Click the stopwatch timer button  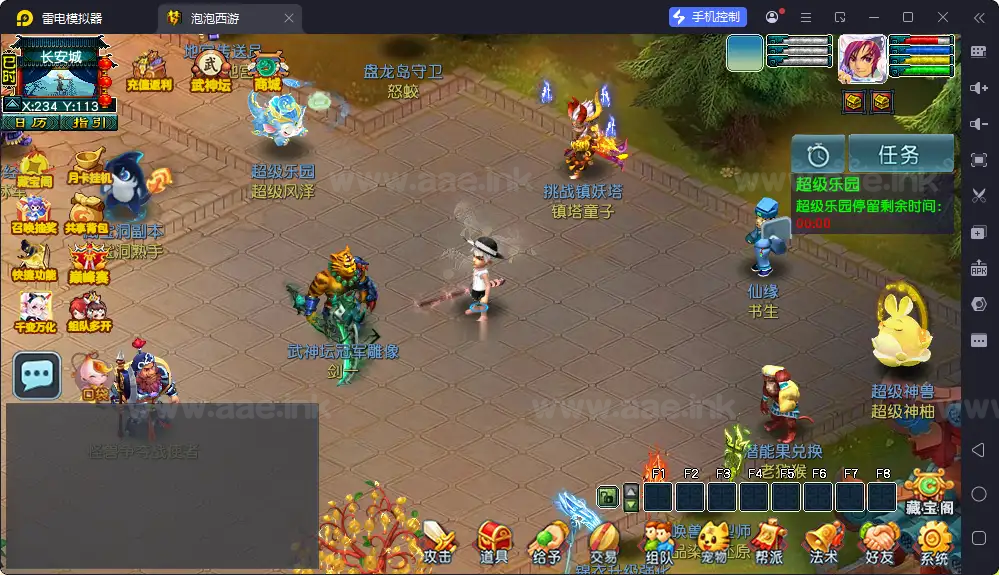click(x=818, y=154)
